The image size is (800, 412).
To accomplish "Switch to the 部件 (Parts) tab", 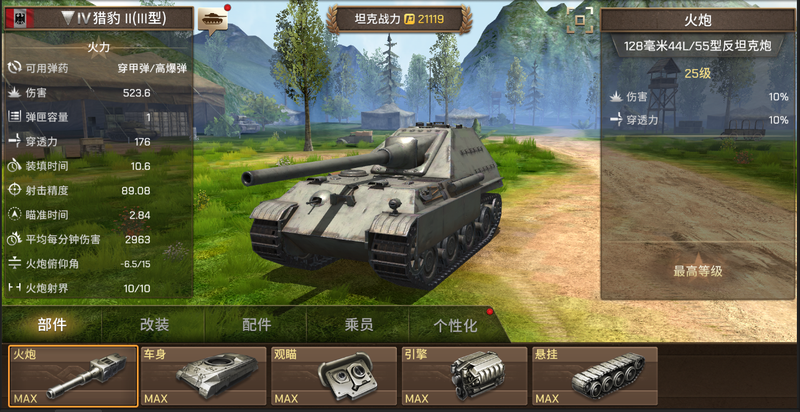I will click(52, 325).
